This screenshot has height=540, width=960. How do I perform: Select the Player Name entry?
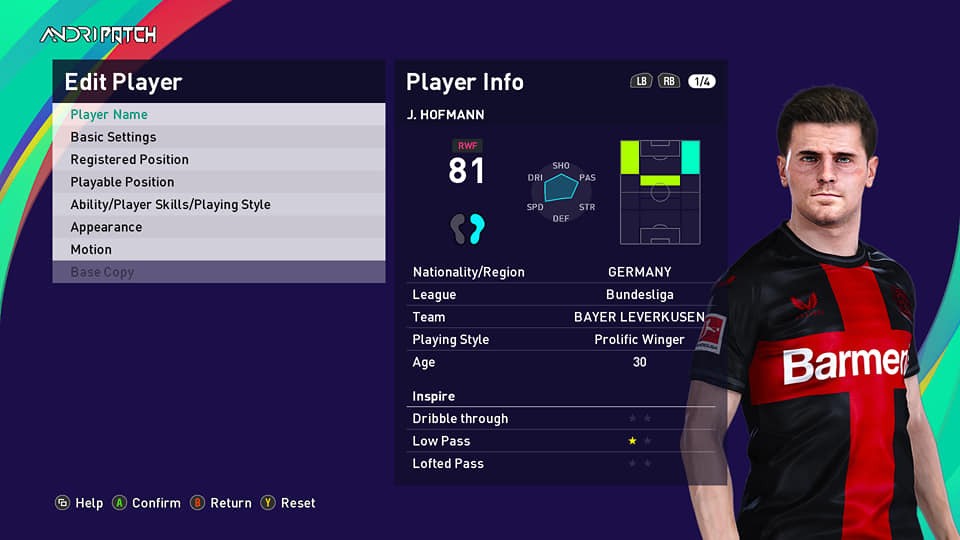point(218,115)
